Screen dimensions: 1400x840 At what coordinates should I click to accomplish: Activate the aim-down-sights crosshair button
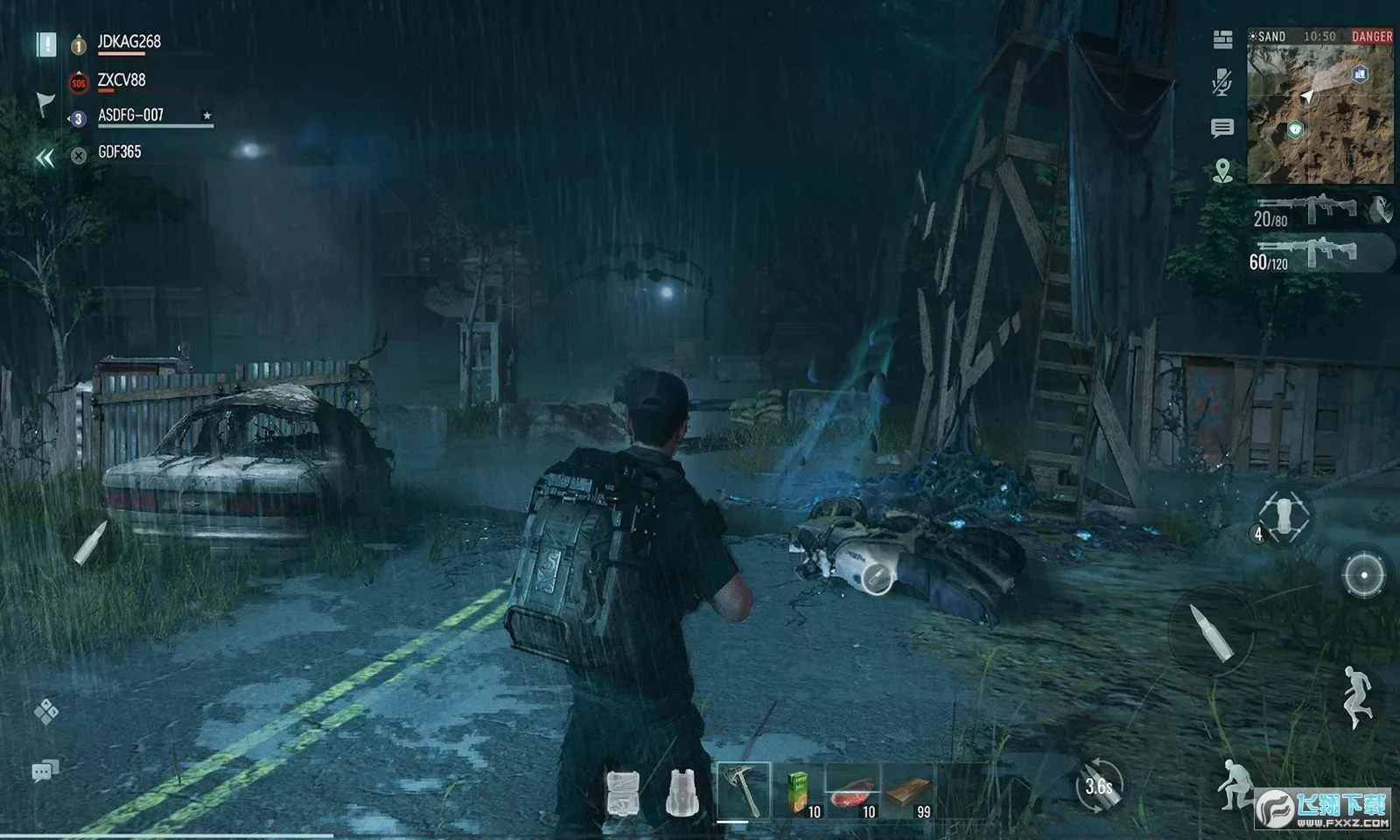1363,576
